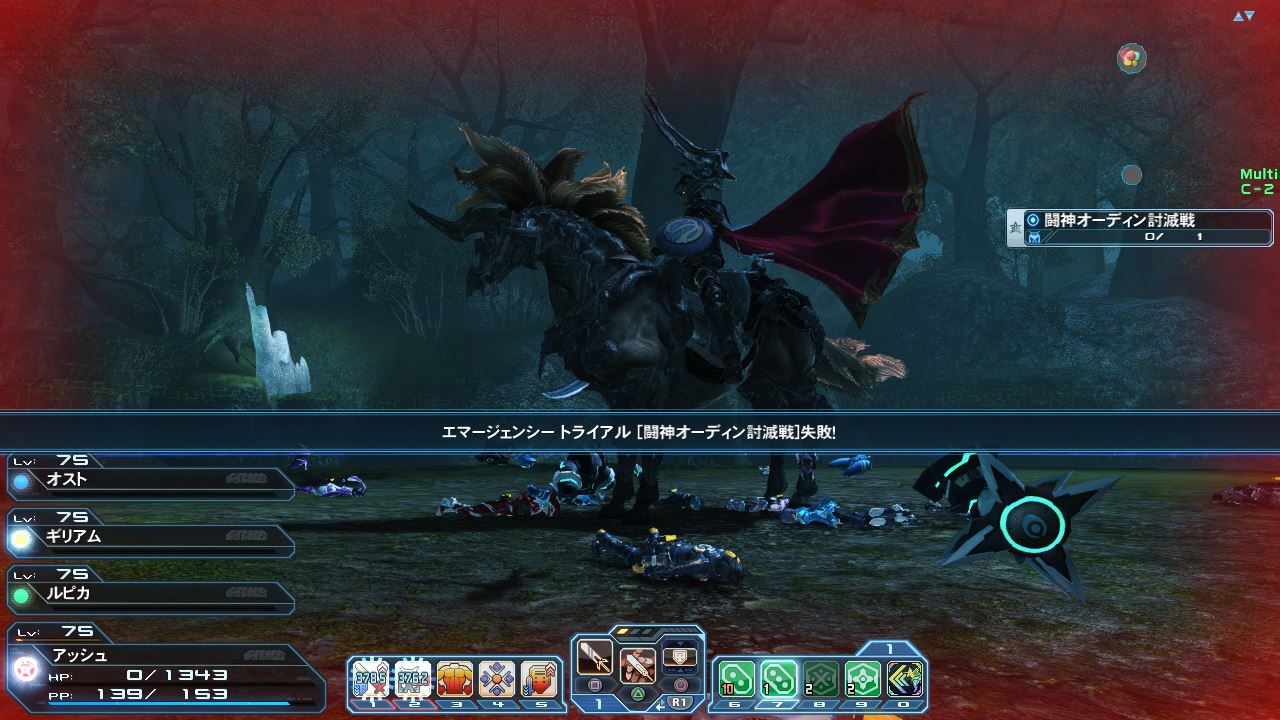This screenshot has height=720, width=1280.
Task: Use the green item with count 10
Action: [x=737, y=679]
